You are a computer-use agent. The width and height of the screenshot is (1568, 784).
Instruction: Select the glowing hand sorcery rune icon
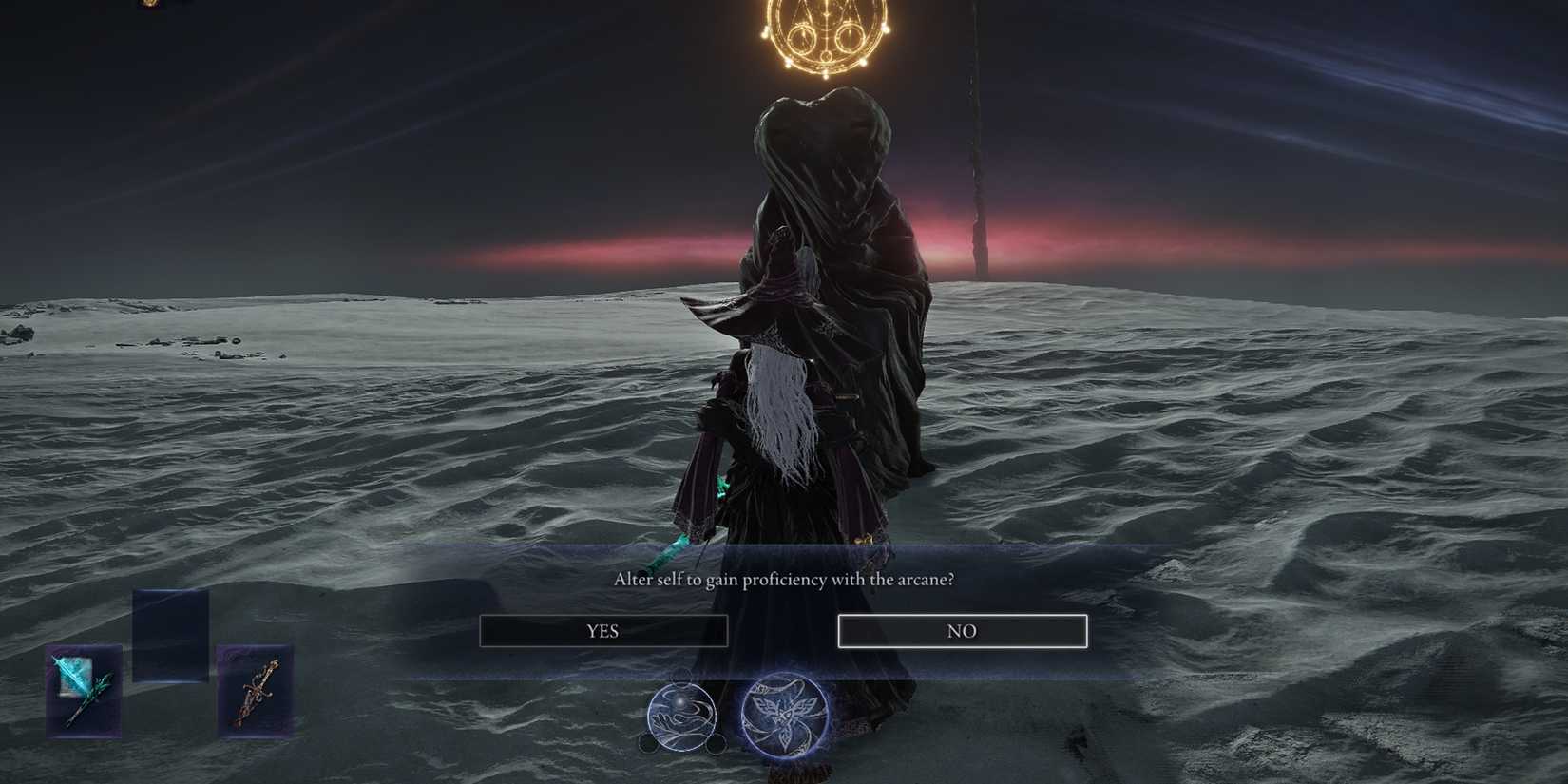(681, 717)
